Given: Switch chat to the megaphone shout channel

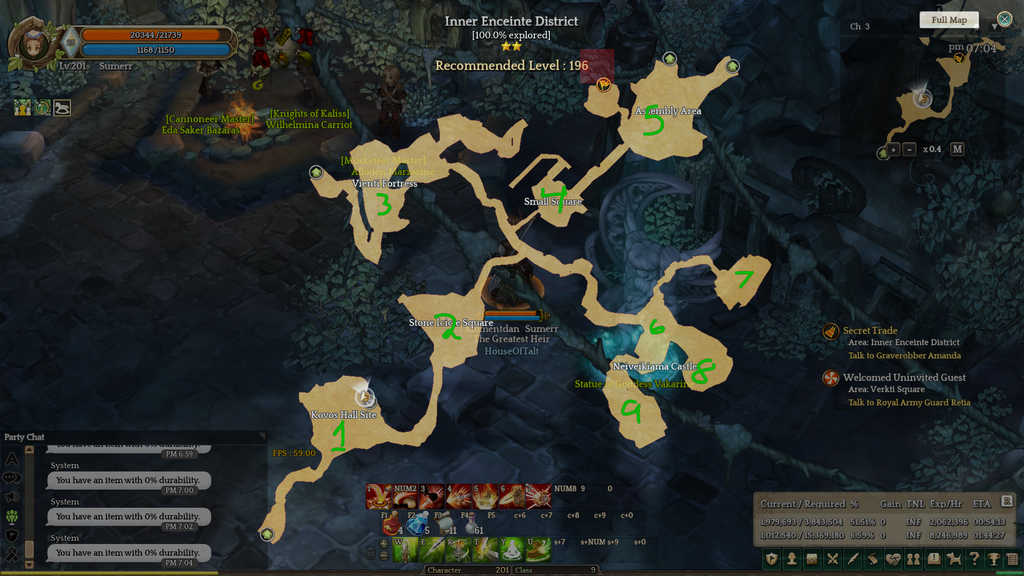Looking at the screenshot, I should 13,497.
